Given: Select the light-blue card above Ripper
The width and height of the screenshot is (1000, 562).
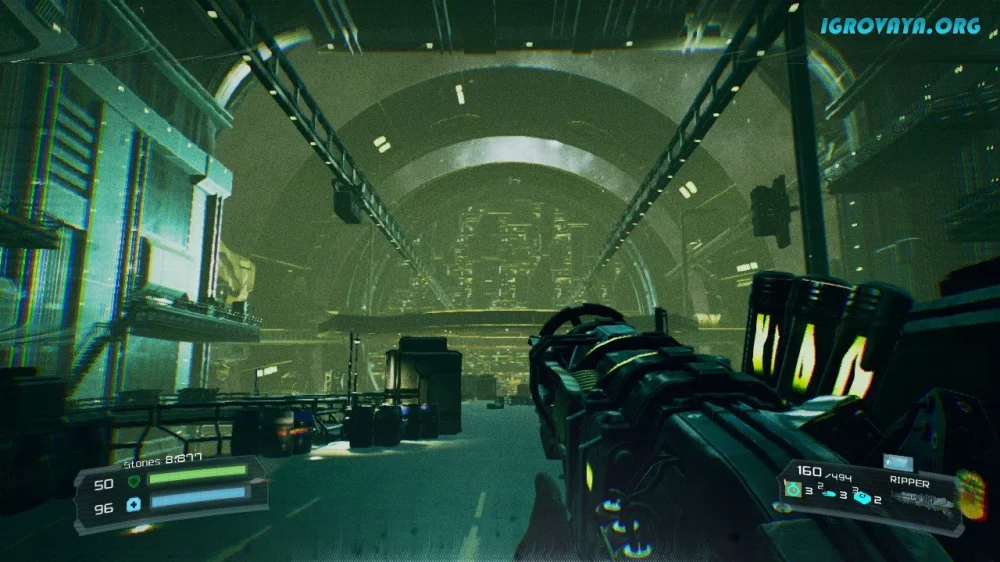Looking at the screenshot, I should click(x=896, y=463).
